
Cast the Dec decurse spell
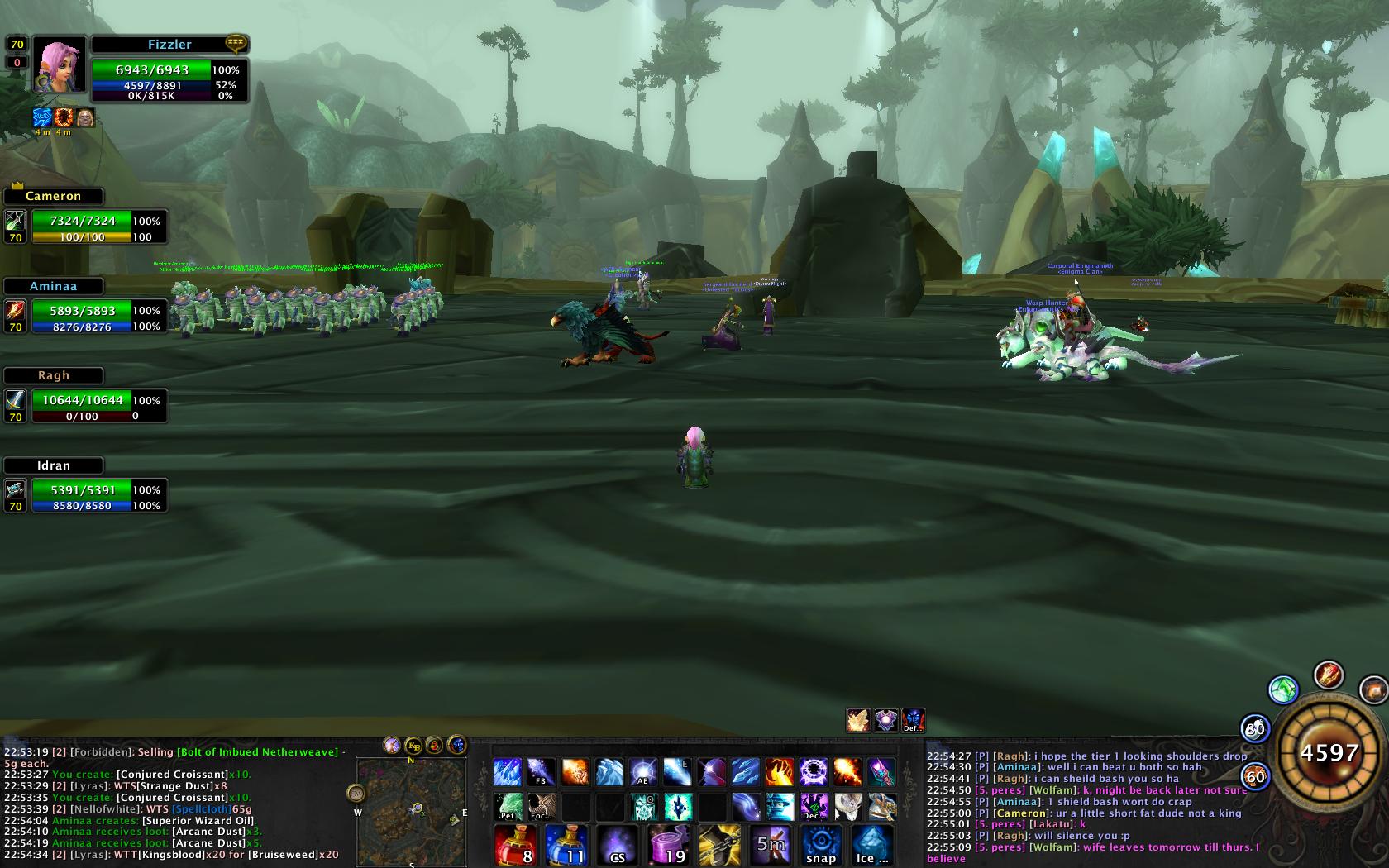813,806
